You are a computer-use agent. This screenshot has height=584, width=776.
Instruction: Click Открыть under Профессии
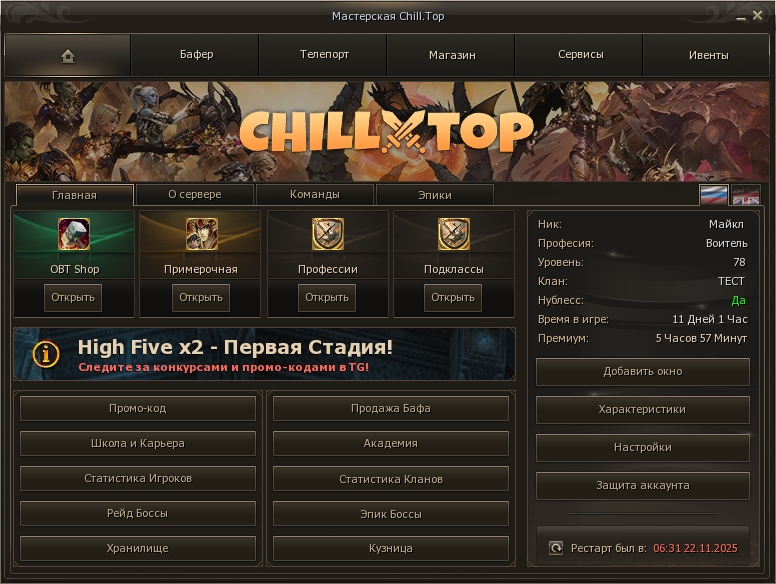point(327,297)
